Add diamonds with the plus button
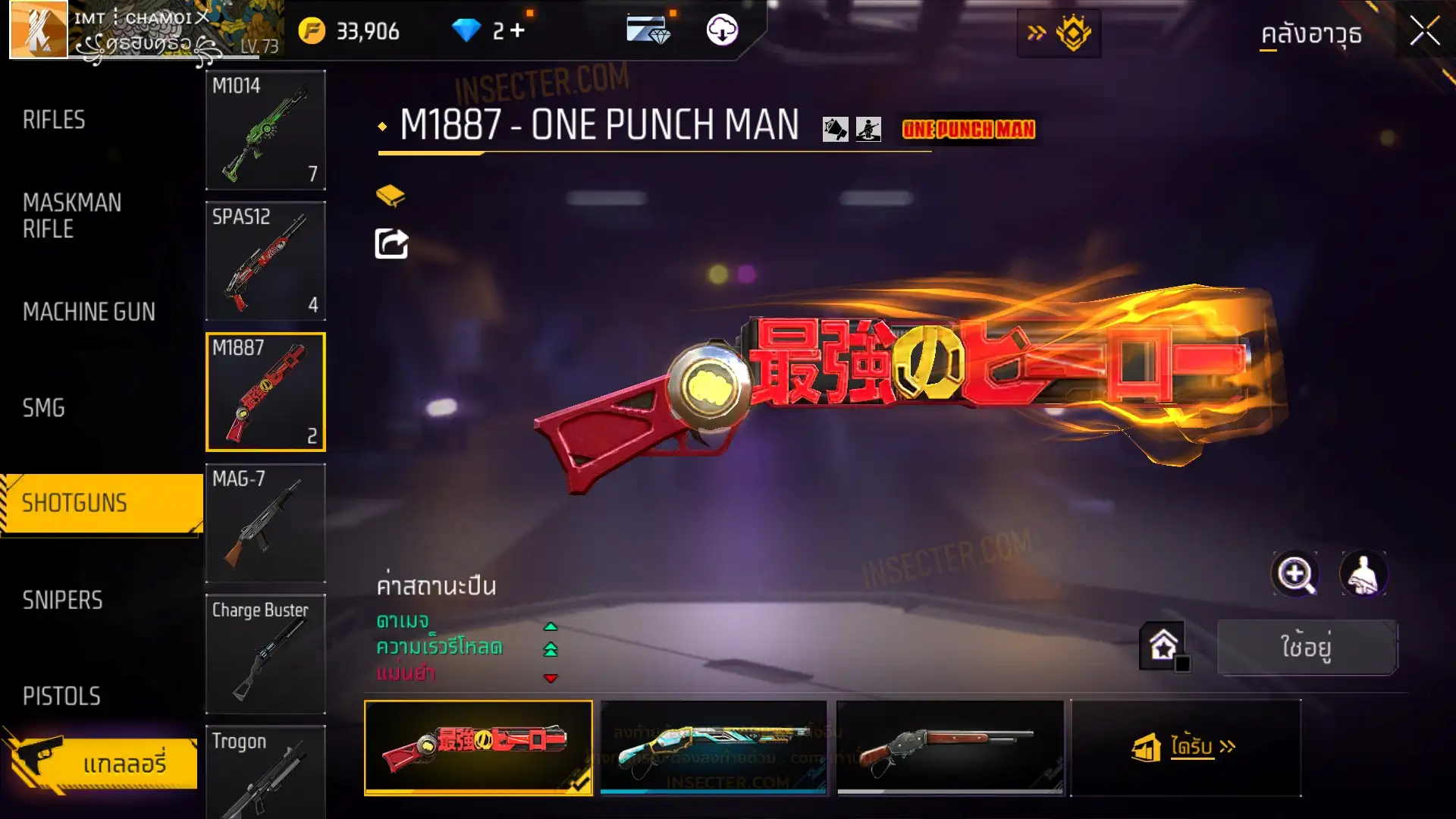The height and width of the screenshot is (819, 1456). [x=517, y=30]
